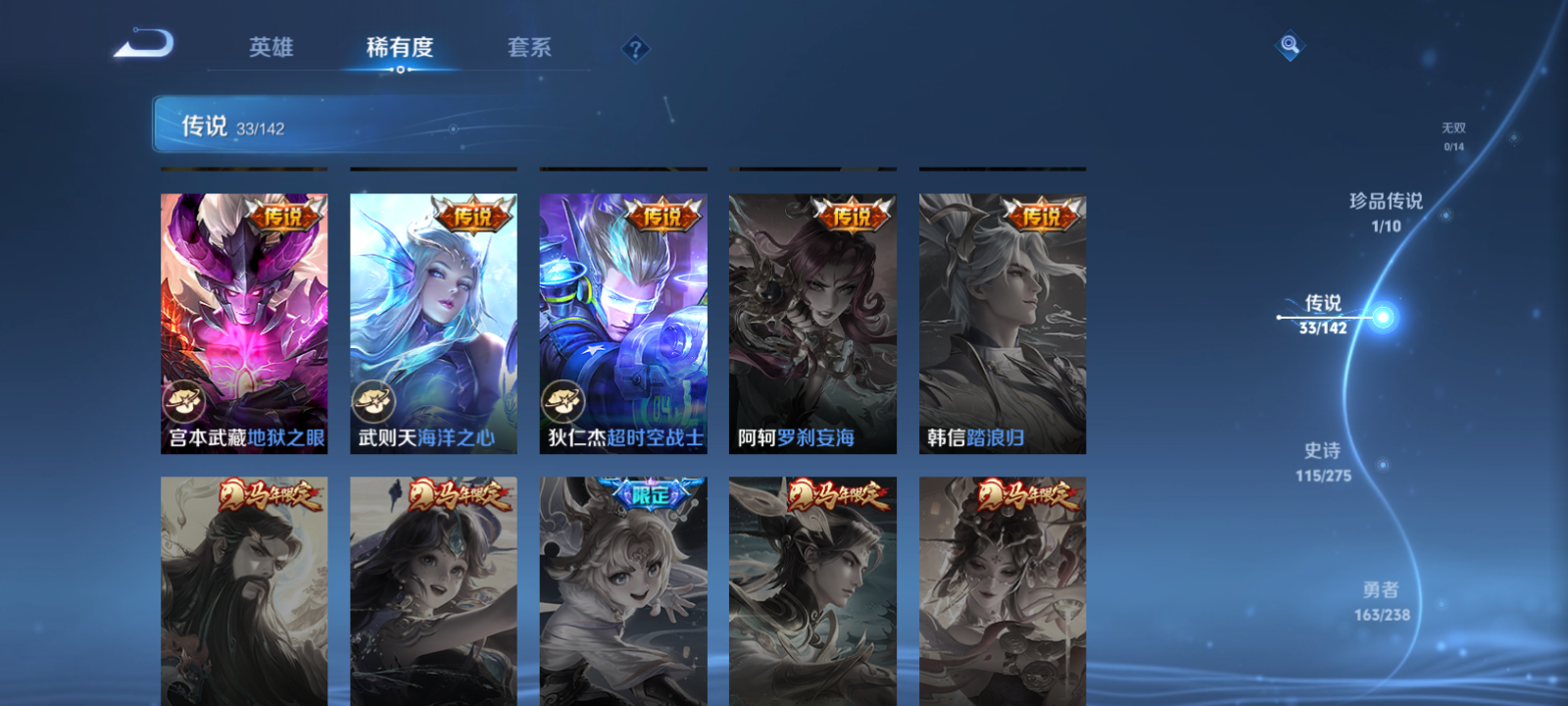Select the 史诗 115/275 category
Image resolution: width=1568 pixels, height=706 pixels.
pyautogui.click(x=1323, y=461)
